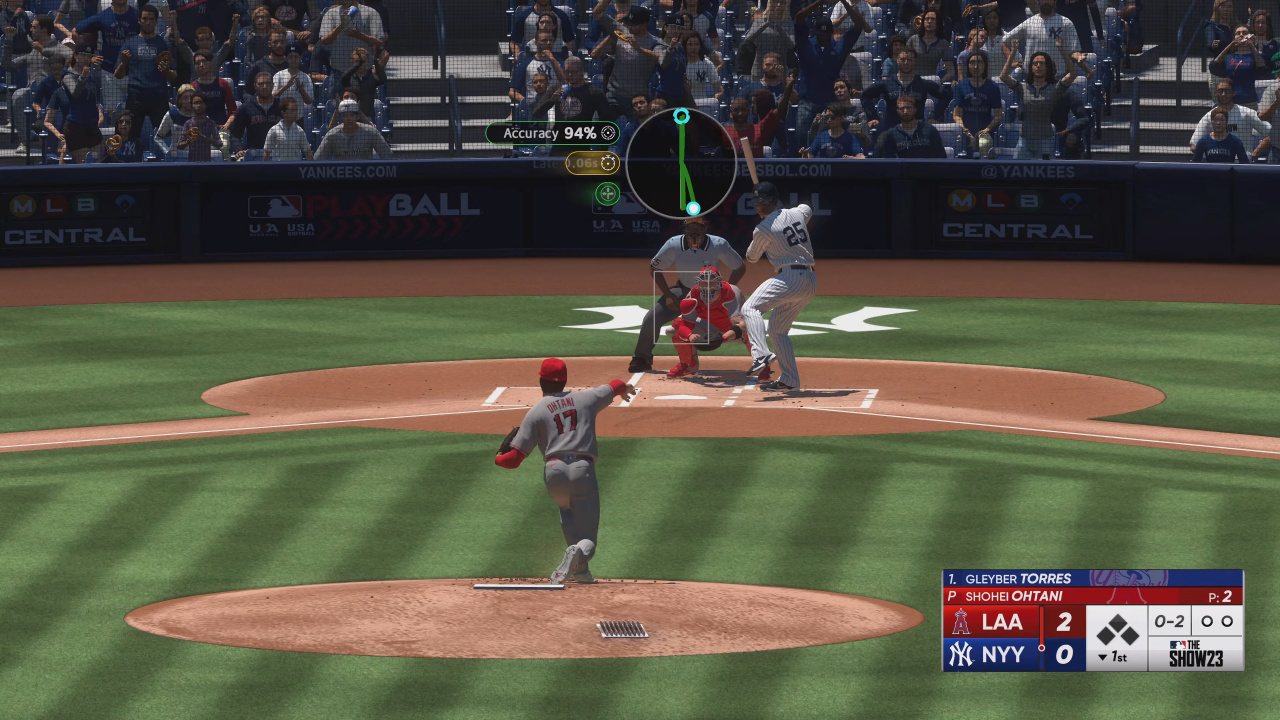Click the pinpoint pitching gesture circle

(x=681, y=163)
